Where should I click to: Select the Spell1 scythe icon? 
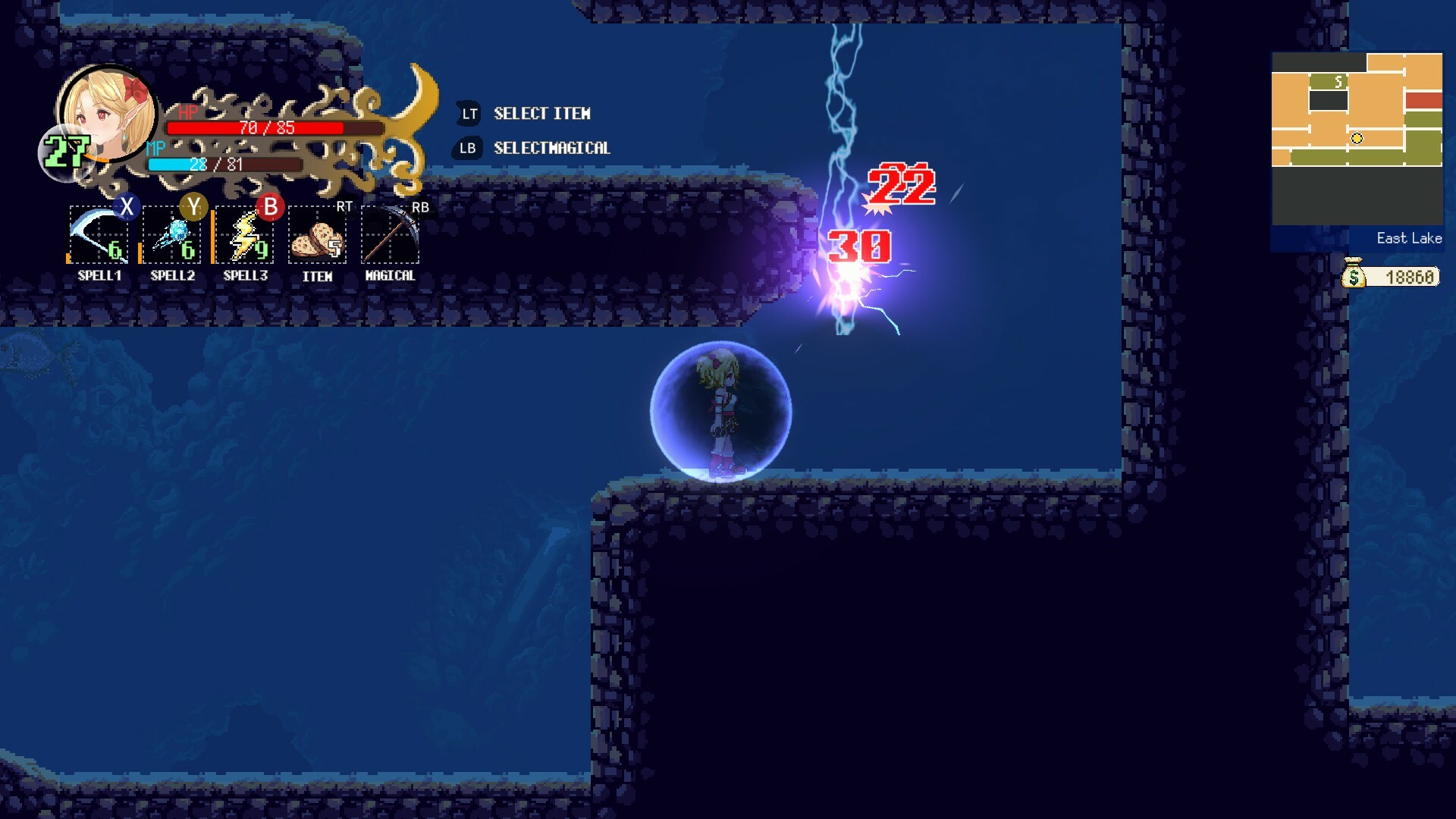click(98, 235)
